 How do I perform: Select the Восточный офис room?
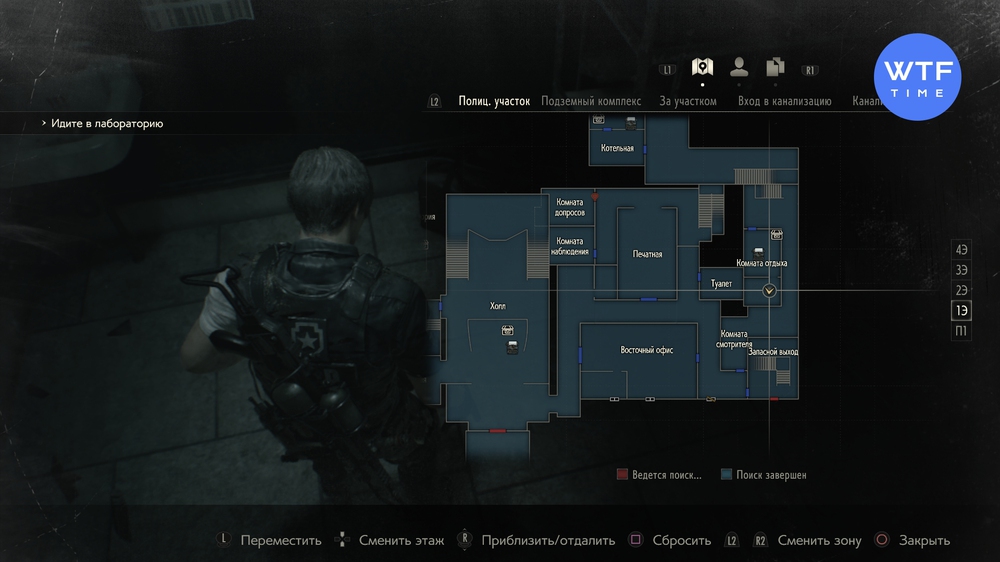pyautogui.click(x=645, y=350)
